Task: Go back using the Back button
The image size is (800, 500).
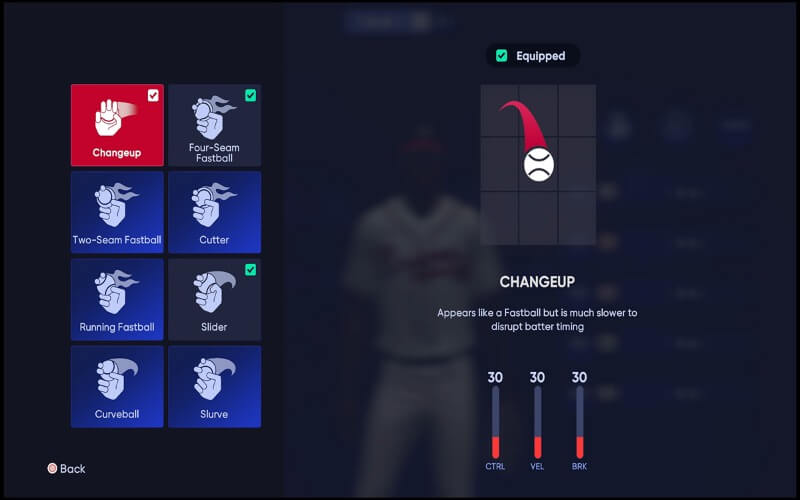Action: [66, 468]
